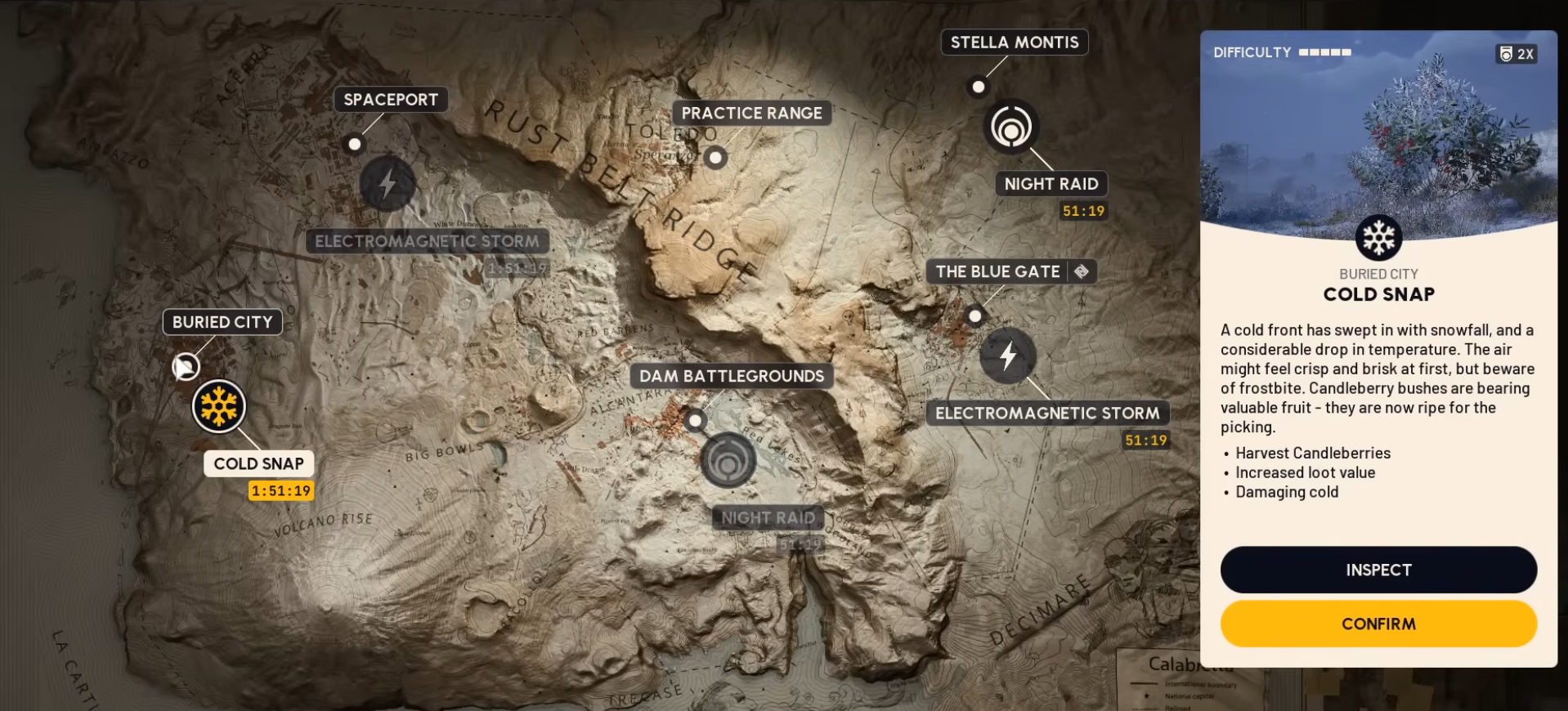Select The Blue Gate map marker
The height and width of the screenshot is (711, 1568).
pyautogui.click(x=974, y=314)
